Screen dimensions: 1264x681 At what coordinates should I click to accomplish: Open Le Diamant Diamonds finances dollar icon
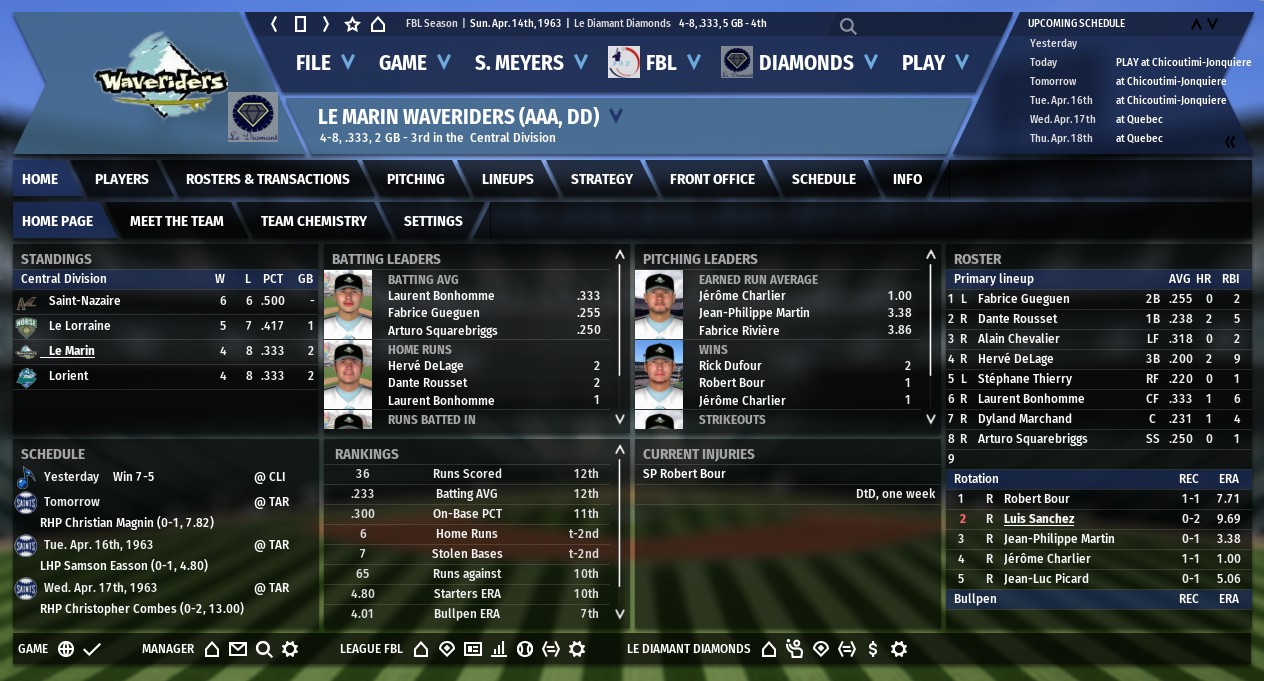point(873,649)
